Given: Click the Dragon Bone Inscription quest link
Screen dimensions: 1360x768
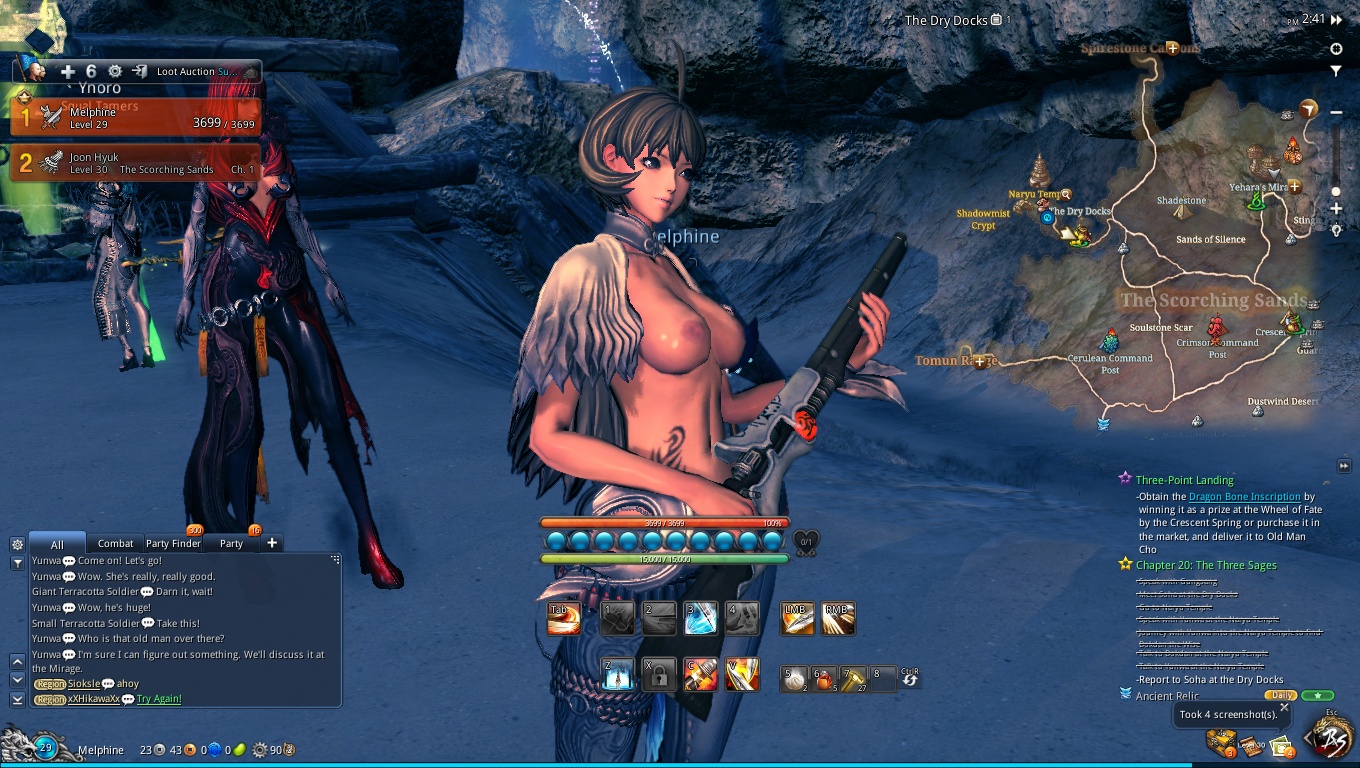Looking at the screenshot, I should click(x=1244, y=496).
